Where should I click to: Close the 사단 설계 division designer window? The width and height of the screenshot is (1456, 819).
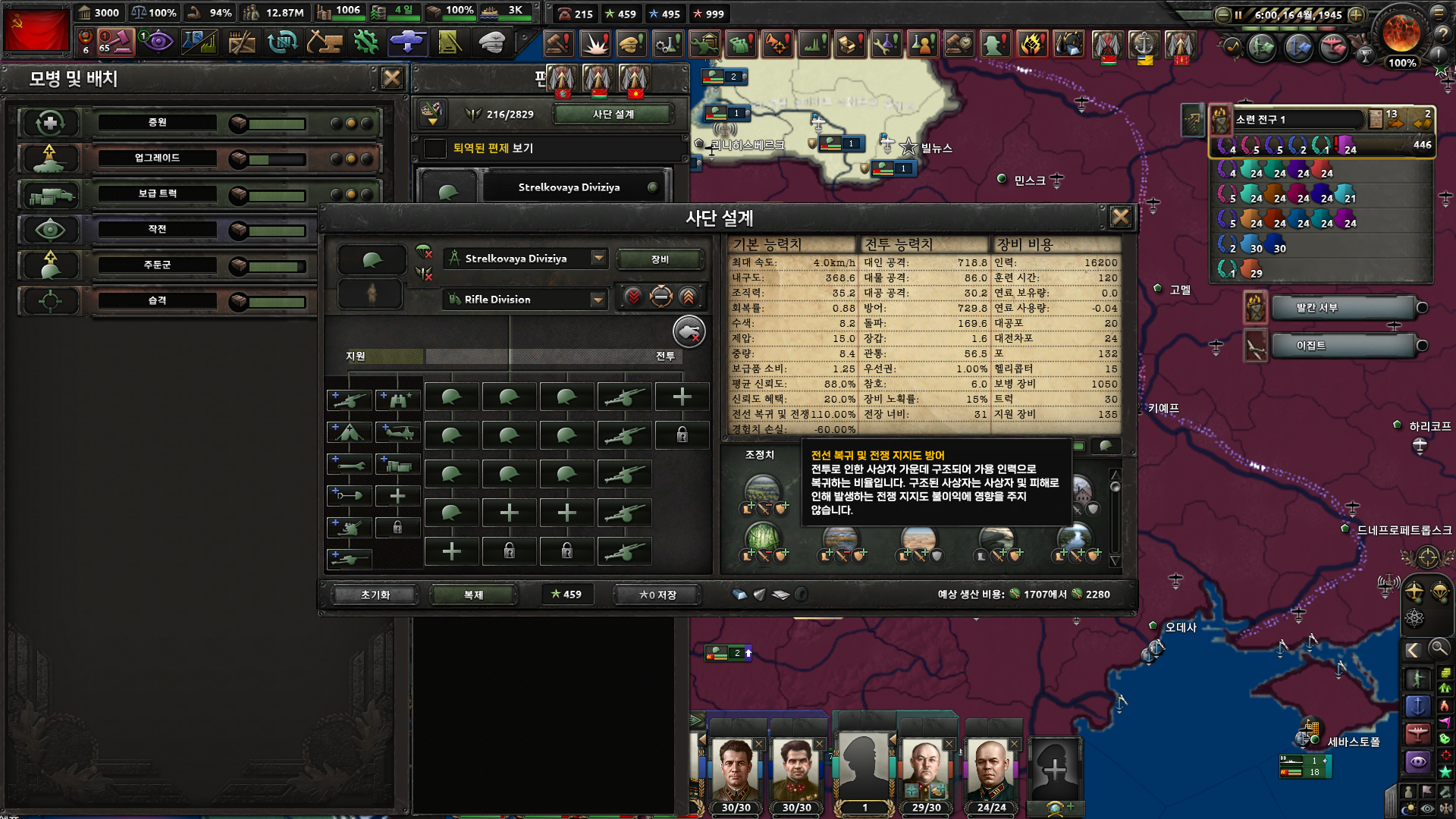[1120, 218]
